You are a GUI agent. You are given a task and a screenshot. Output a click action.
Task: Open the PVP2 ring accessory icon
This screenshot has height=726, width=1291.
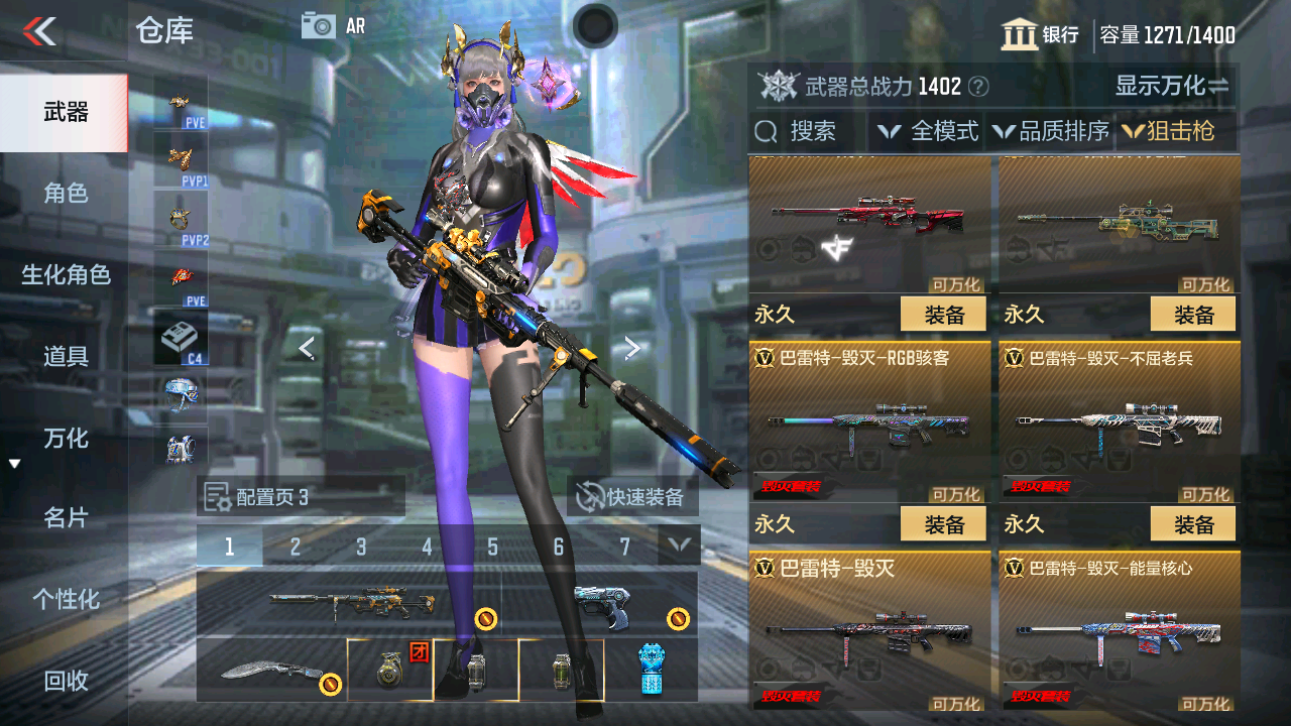tap(180, 220)
